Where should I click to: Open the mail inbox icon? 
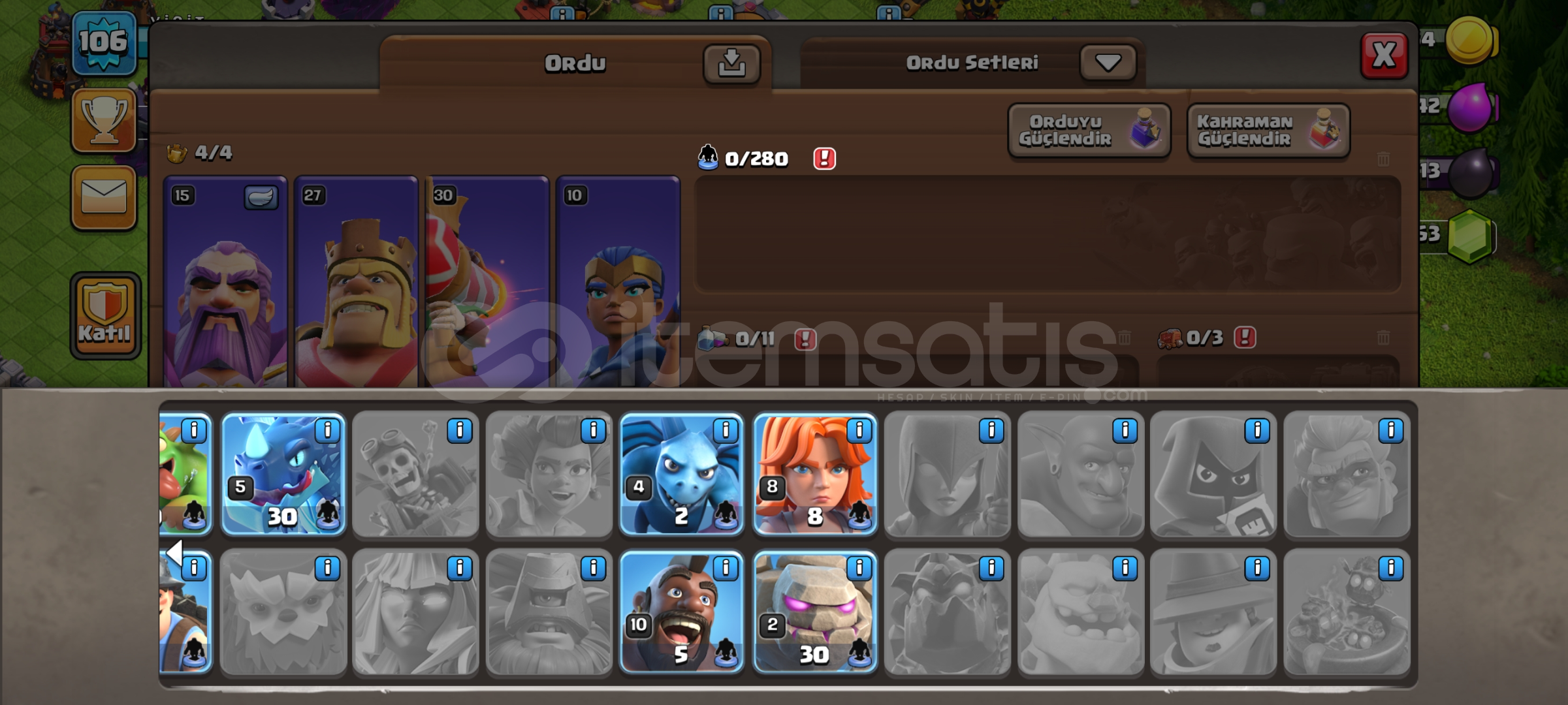pos(104,198)
